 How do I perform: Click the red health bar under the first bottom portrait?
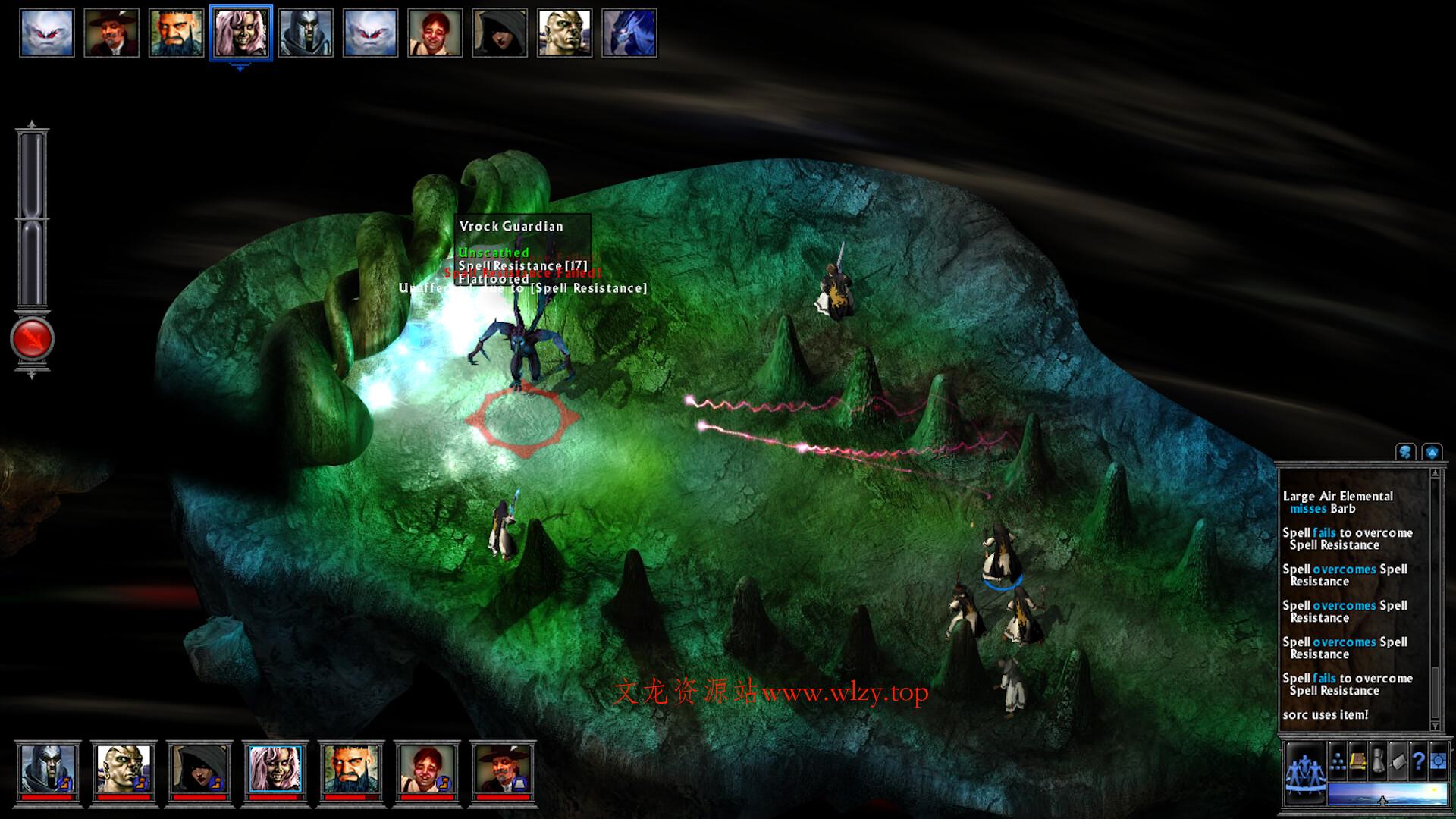[47, 797]
